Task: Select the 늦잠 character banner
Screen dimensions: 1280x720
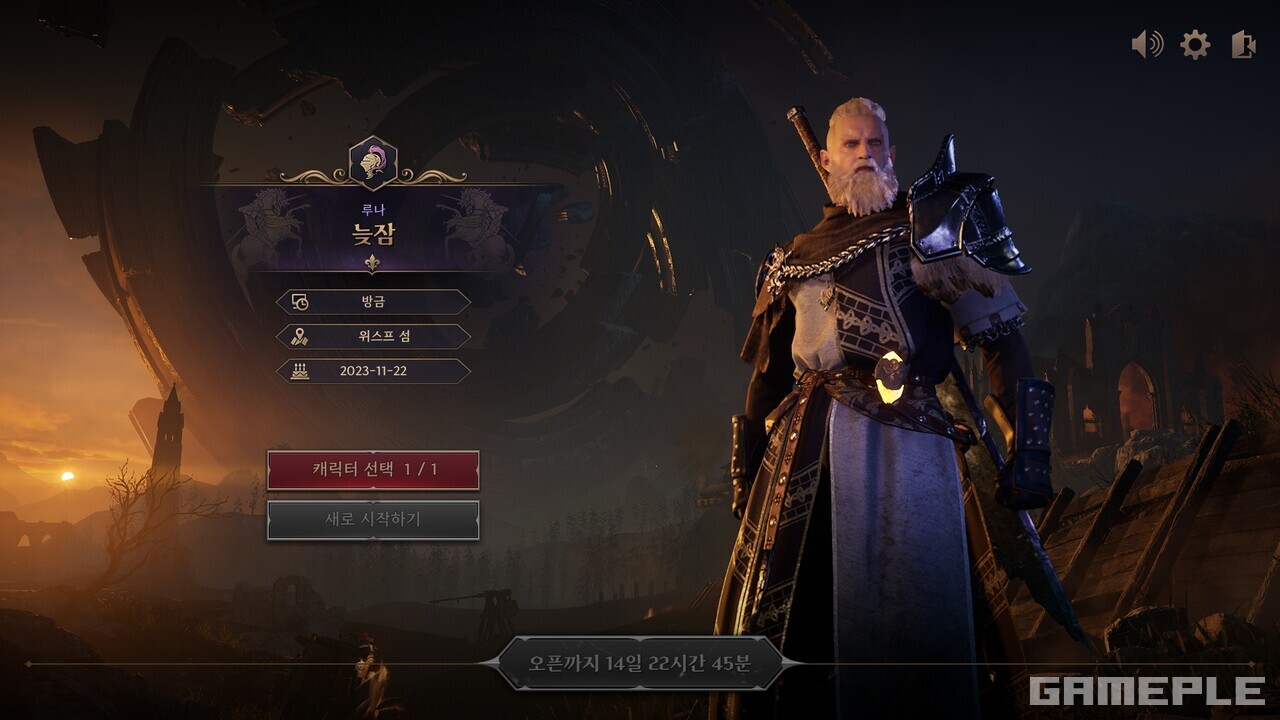Action: [x=373, y=230]
